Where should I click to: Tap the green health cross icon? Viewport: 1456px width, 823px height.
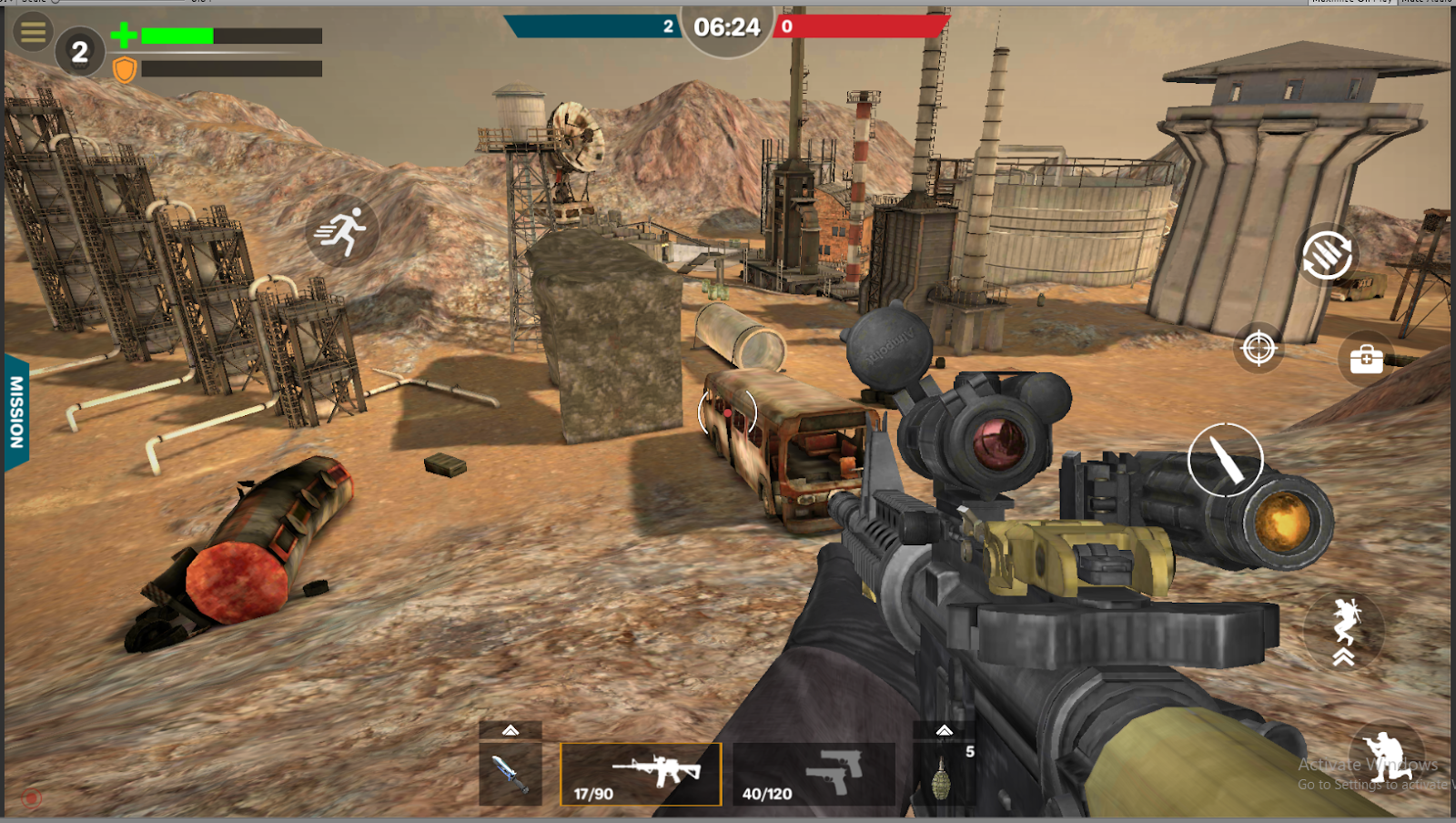click(124, 36)
